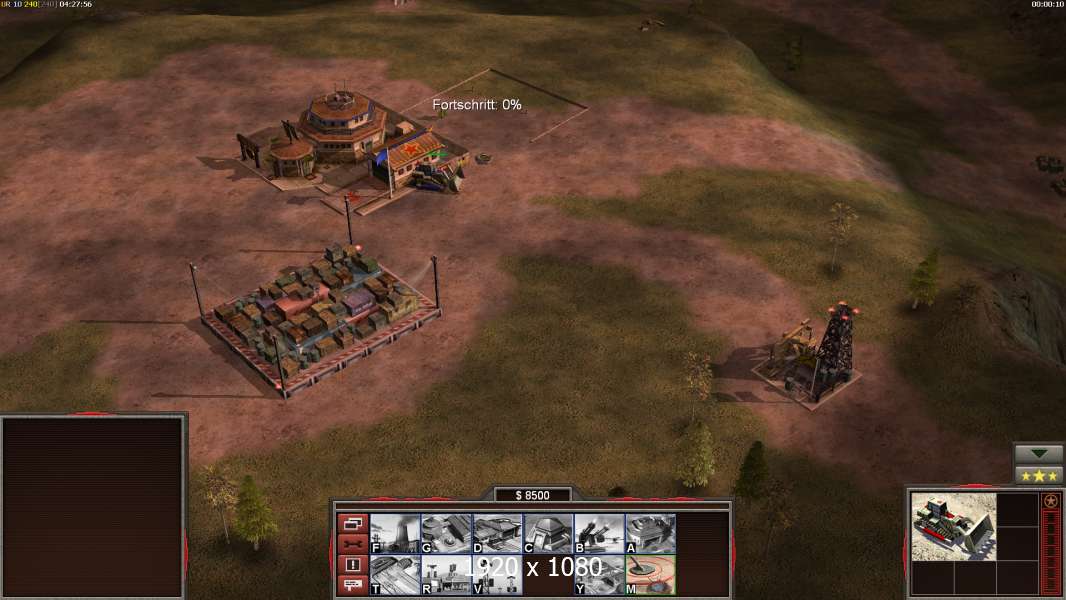Build the nuclear reactor marked F

(x=395, y=533)
